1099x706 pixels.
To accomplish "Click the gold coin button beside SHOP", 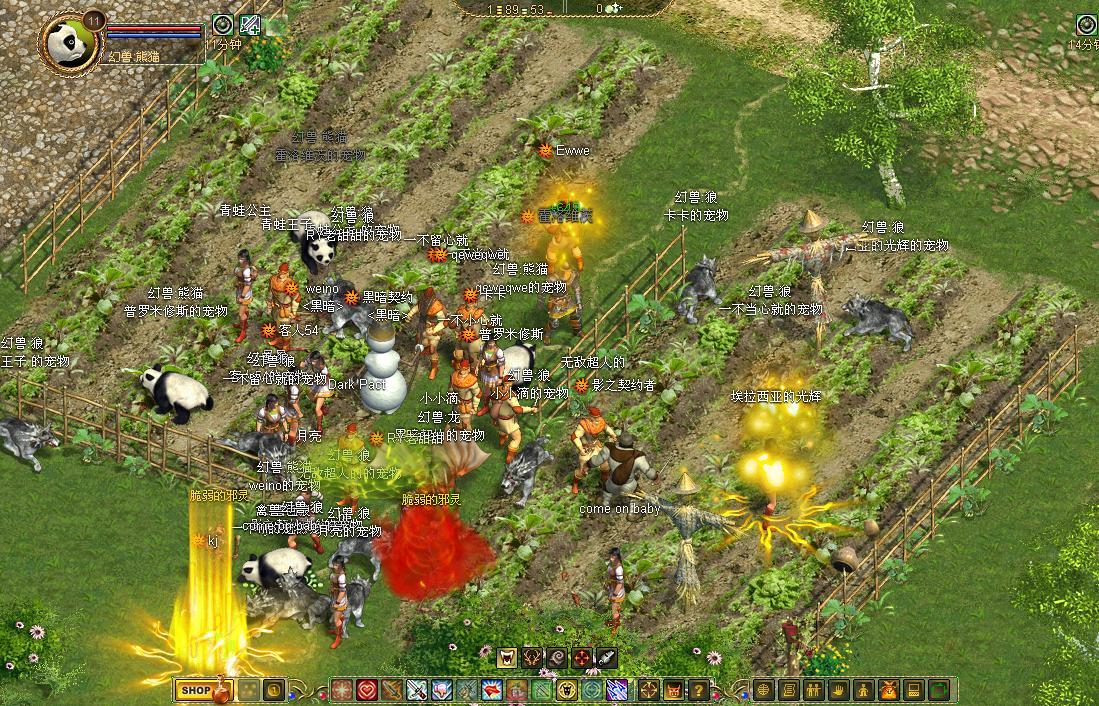I will tap(273, 690).
